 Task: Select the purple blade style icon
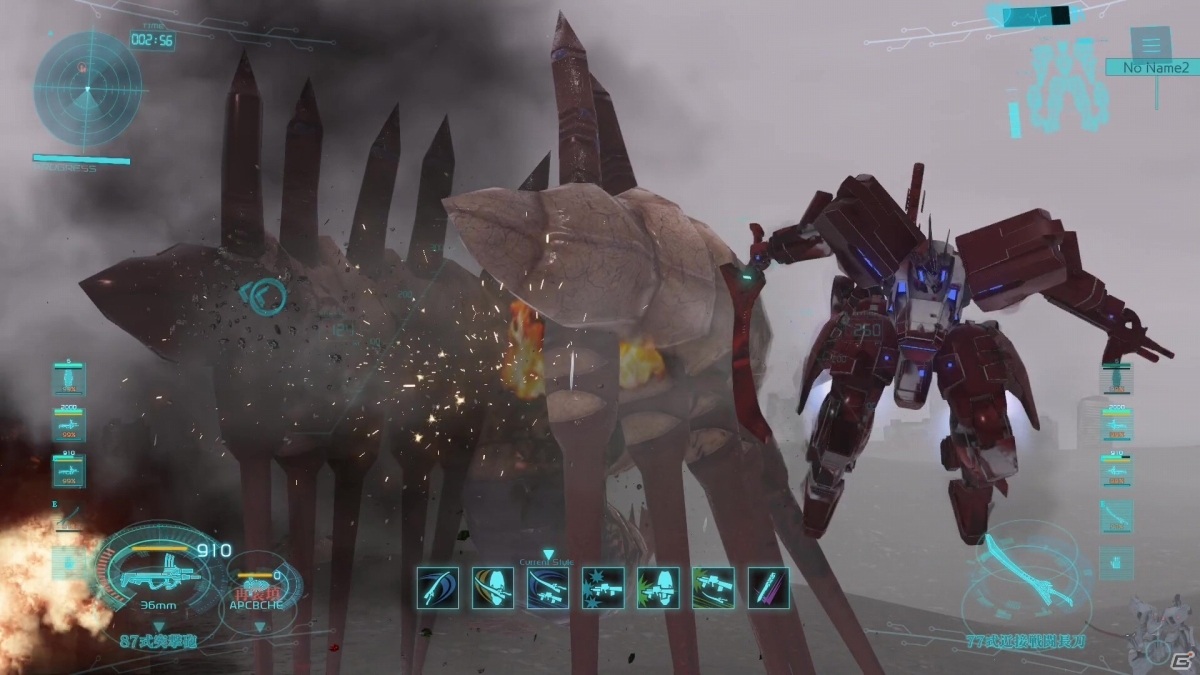(x=768, y=588)
